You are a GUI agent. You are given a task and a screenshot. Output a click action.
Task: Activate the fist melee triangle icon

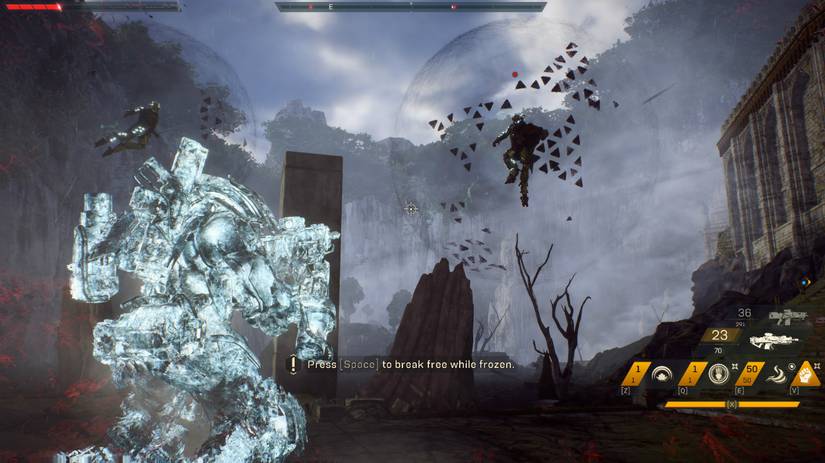pos(807,375)
